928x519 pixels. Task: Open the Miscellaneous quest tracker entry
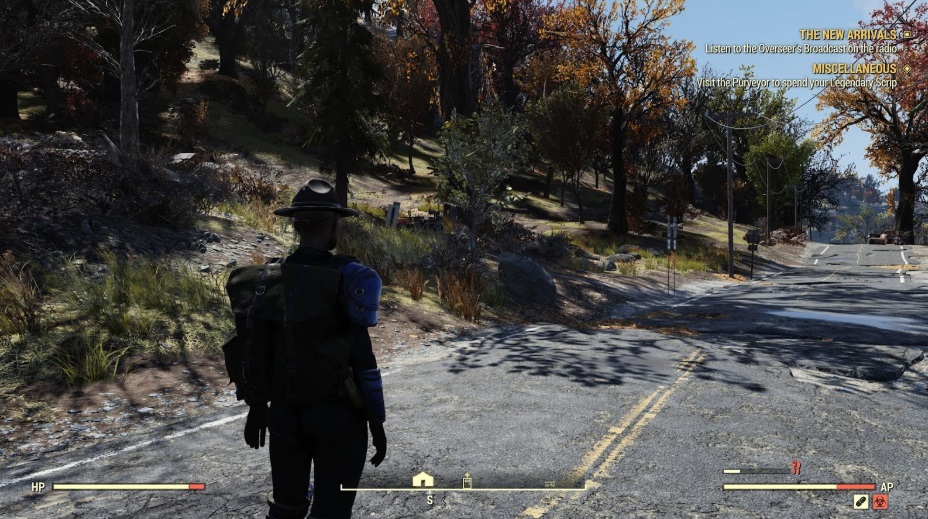[x=855, y=68]
